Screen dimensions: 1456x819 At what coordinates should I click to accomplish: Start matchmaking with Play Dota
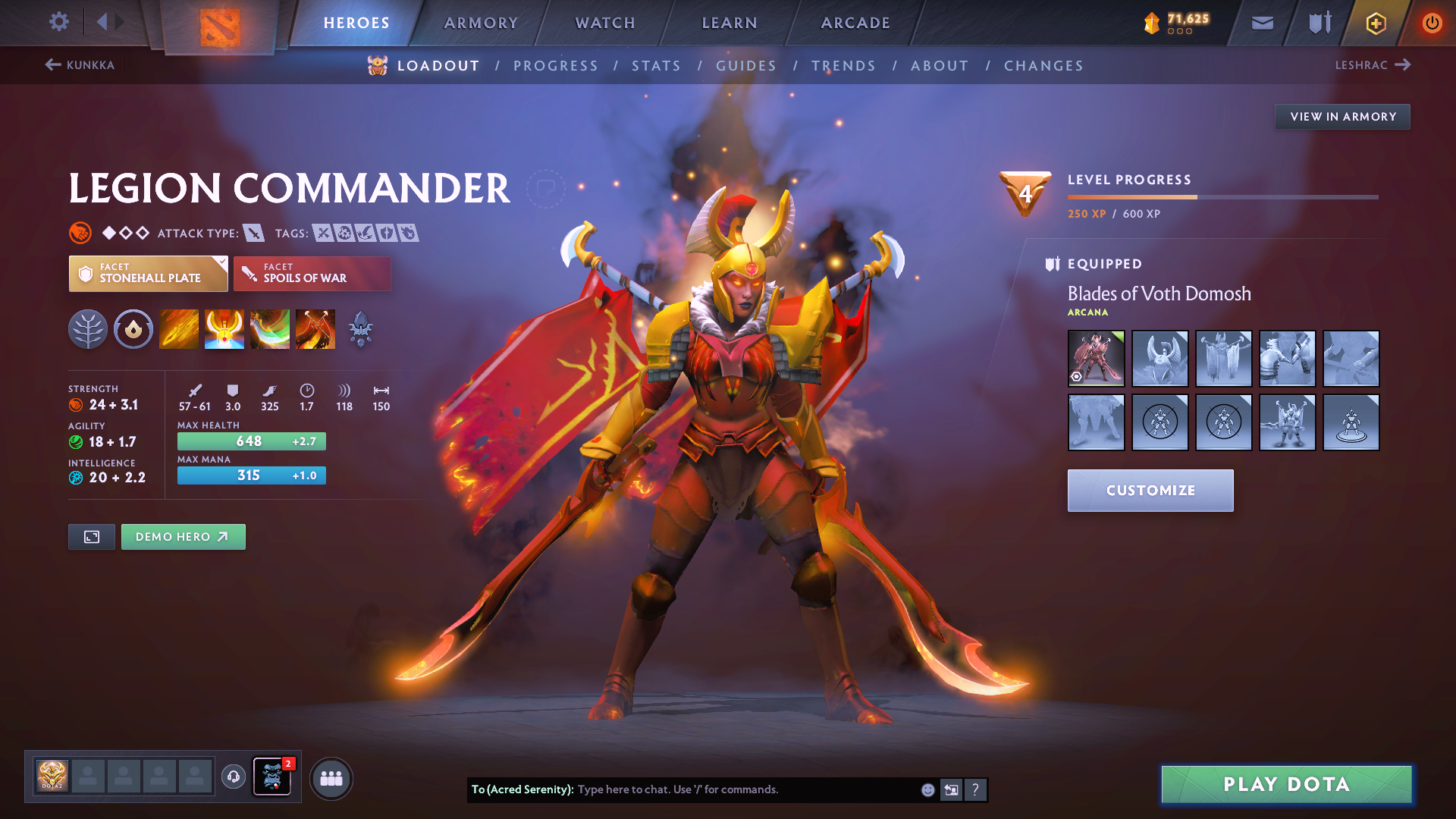1286,784
